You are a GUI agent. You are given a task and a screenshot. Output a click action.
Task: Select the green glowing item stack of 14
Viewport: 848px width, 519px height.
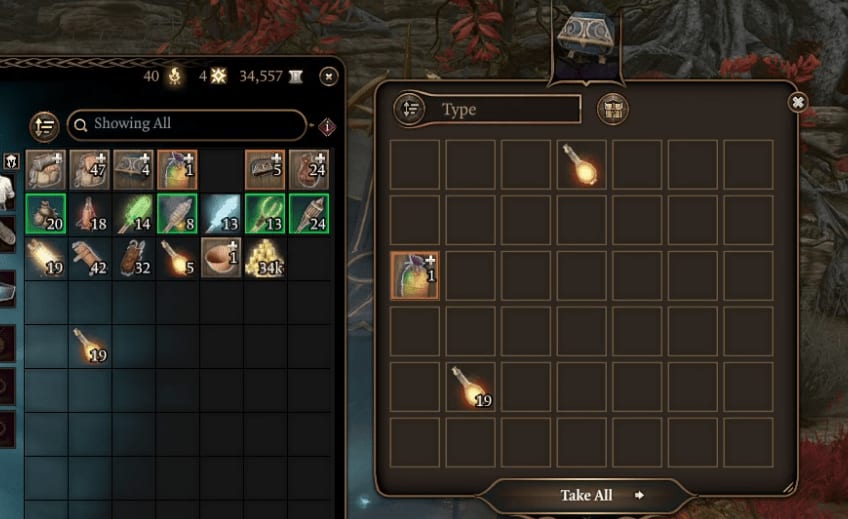pyautogui.click(x=133, y=213)
